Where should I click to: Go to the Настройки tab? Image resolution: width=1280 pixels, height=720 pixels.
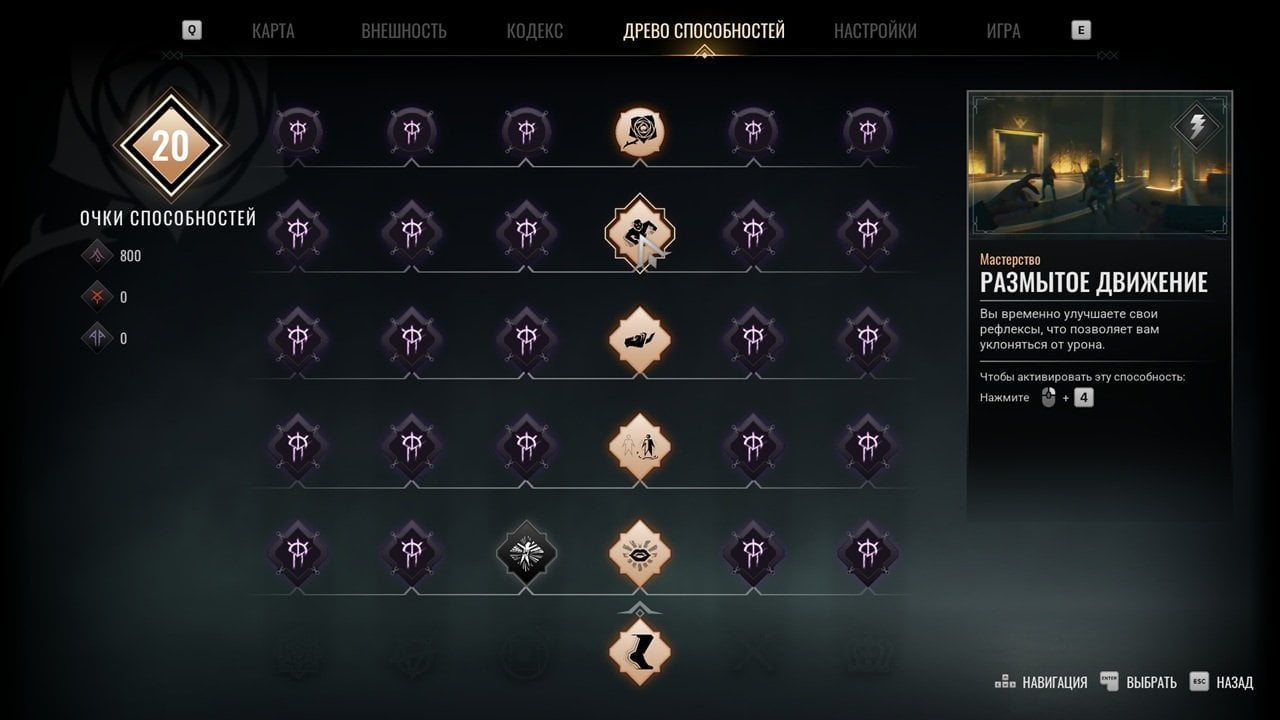875,31
